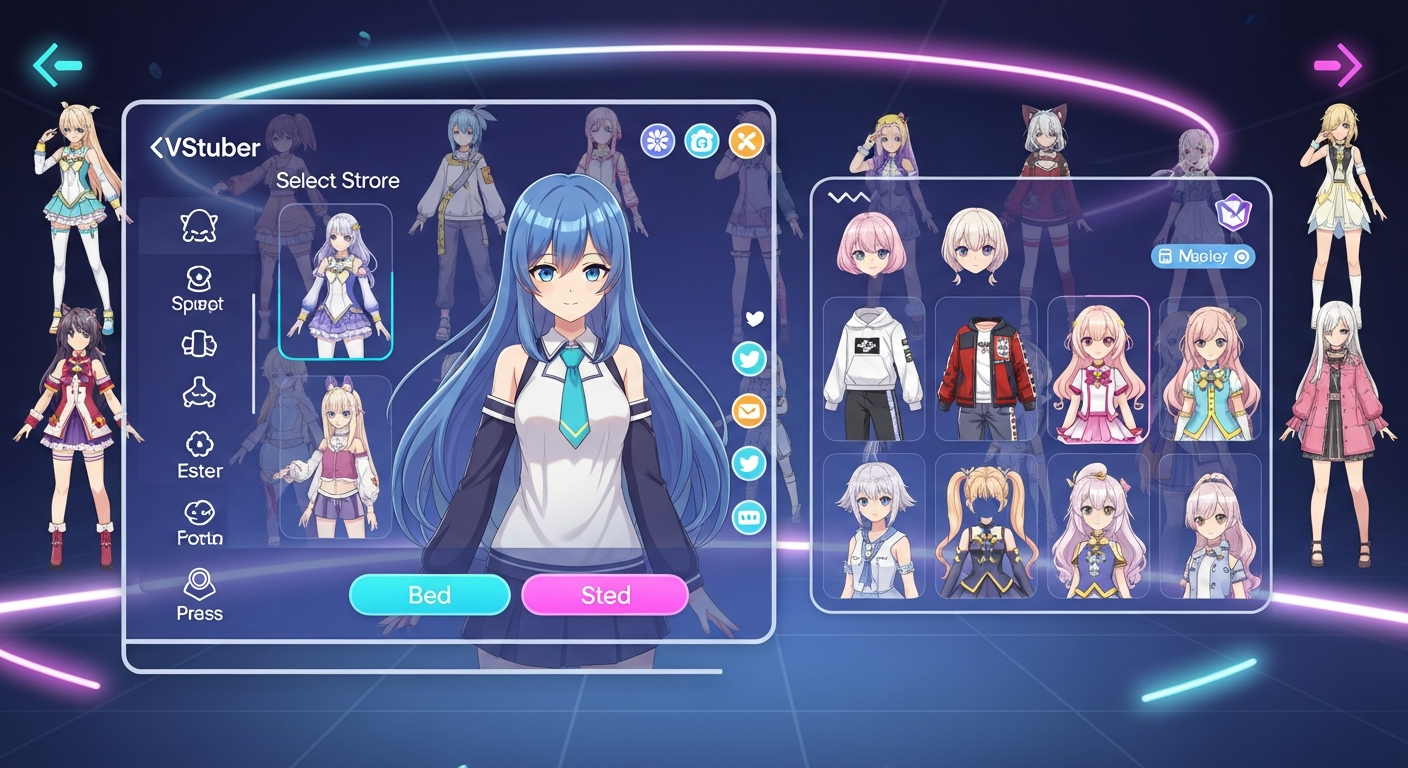This screenshot has height=768, width=1408.
Task: Click the teal camera icon button
Action: pos(702,142)
